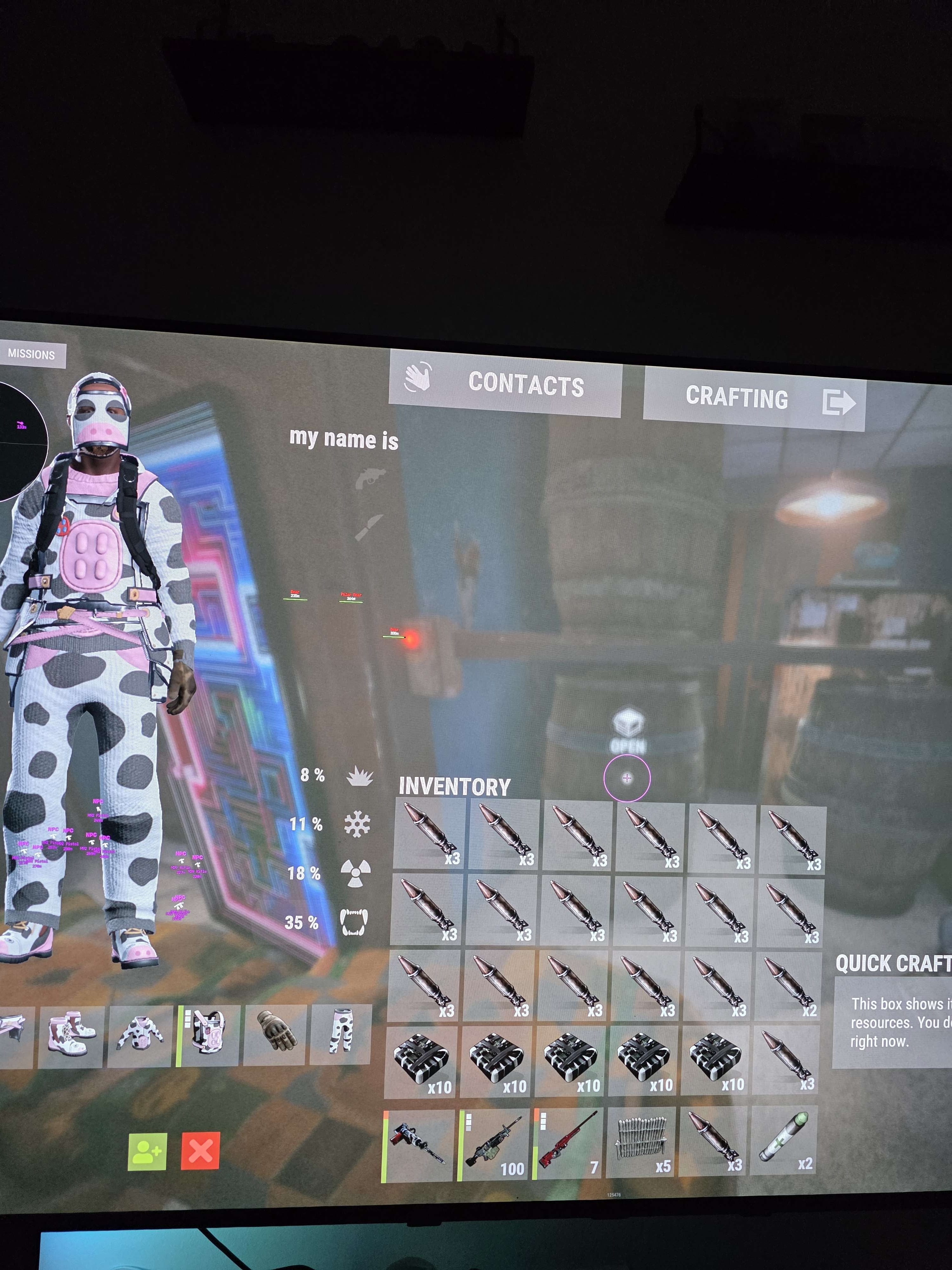This screenshot has height=1270, width=952.
Task: Select the cow-print boots clothing slot
Action: (x=70, y=1035)
